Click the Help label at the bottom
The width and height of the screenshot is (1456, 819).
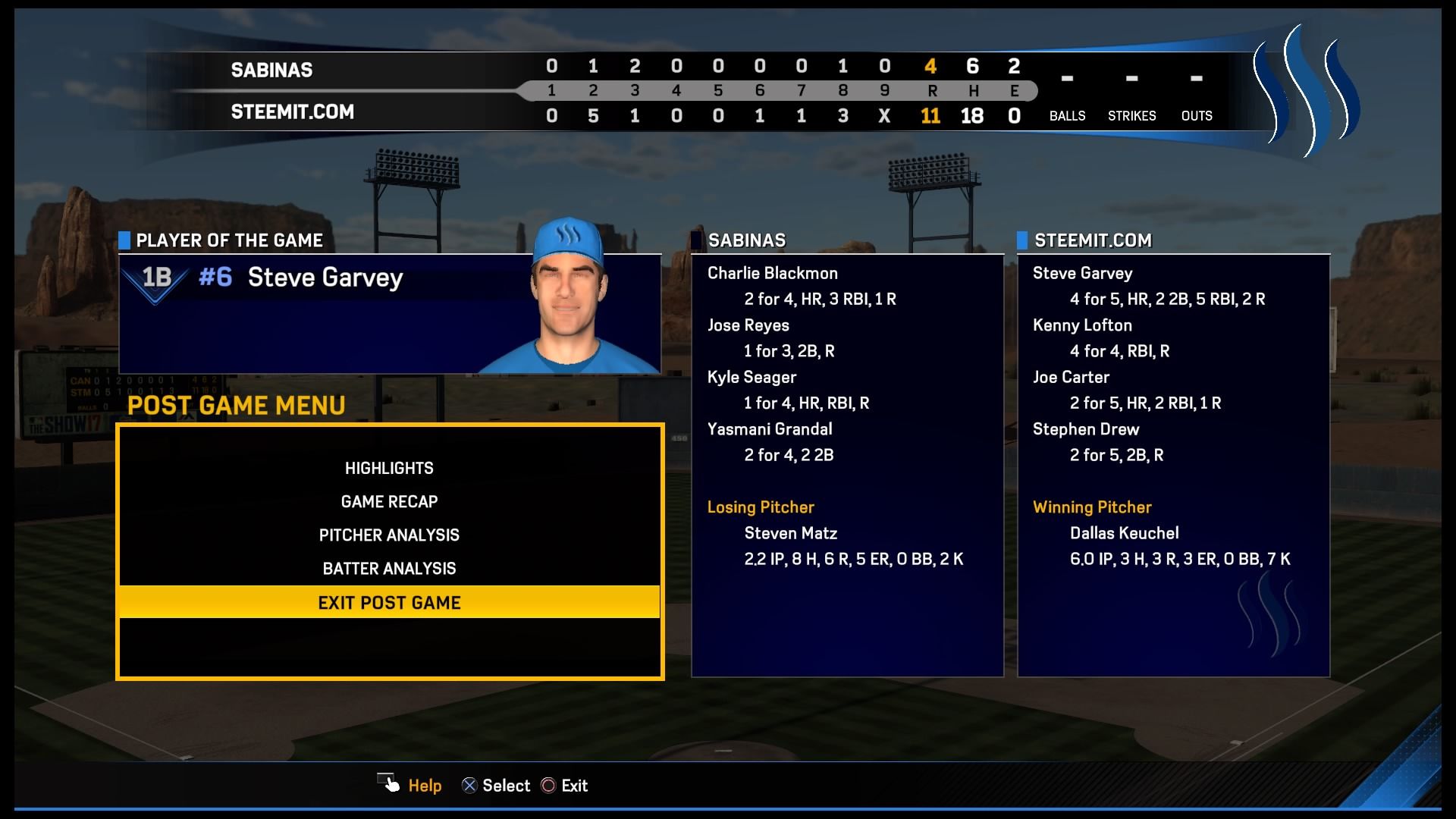coord(424,786)
